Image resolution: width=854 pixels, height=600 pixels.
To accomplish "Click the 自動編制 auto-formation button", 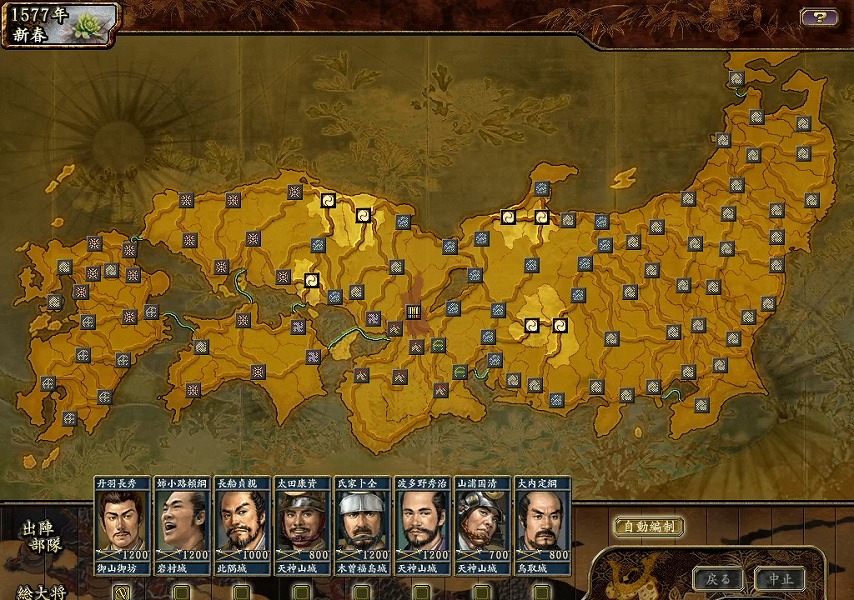I will point(648,526).
